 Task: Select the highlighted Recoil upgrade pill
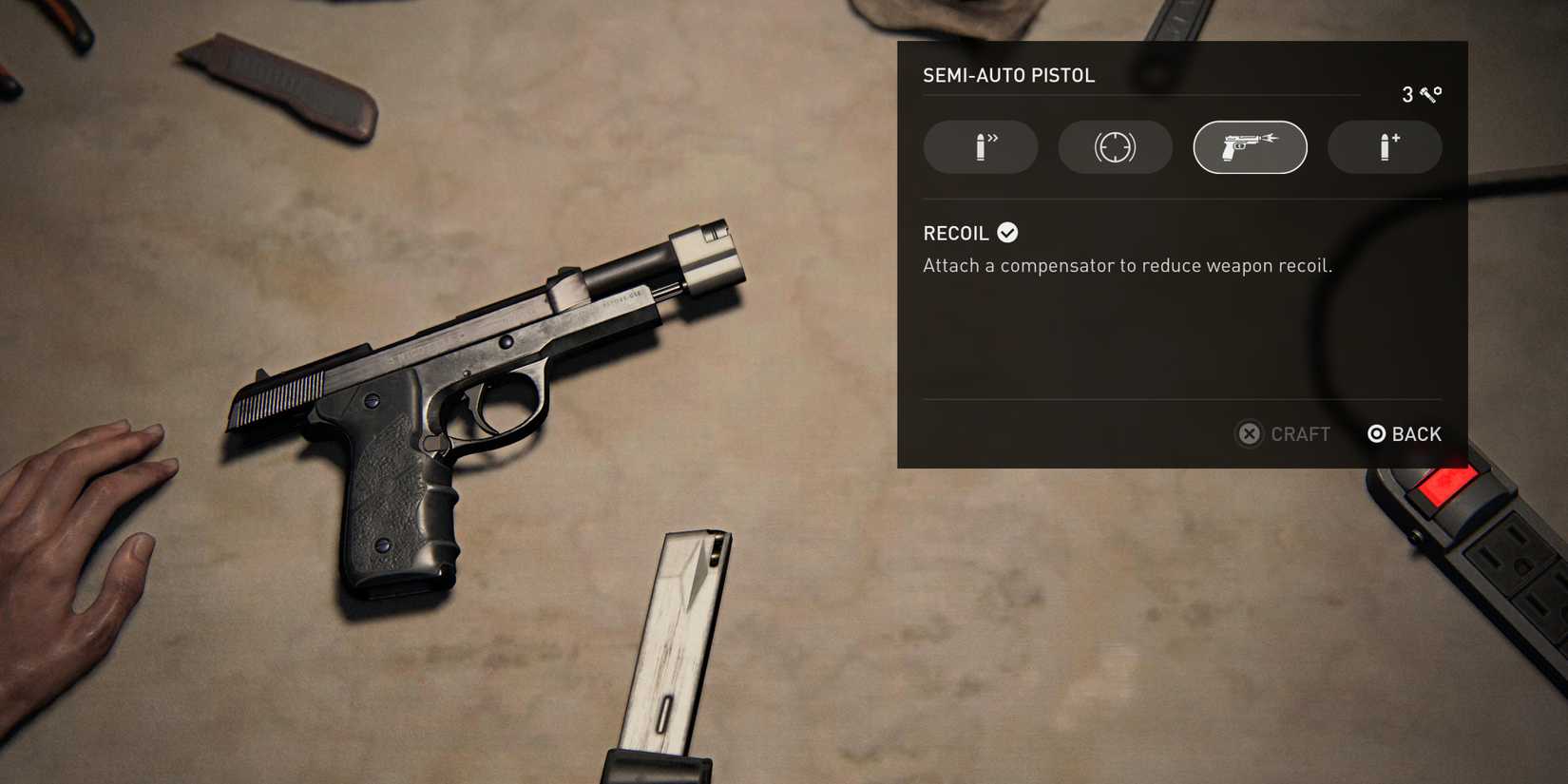(1250, 147)
